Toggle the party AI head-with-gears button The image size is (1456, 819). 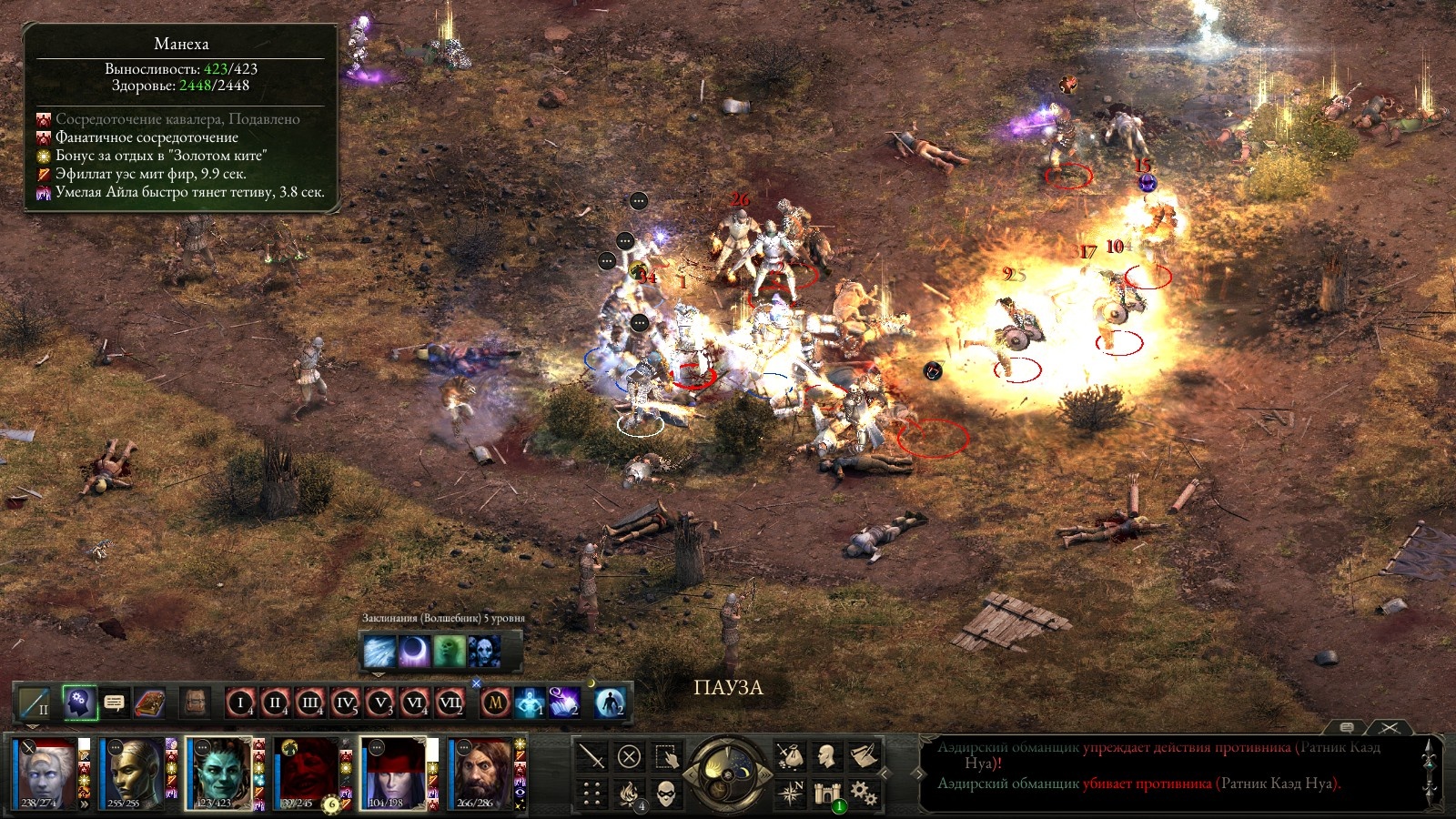[x=80, y=703]
